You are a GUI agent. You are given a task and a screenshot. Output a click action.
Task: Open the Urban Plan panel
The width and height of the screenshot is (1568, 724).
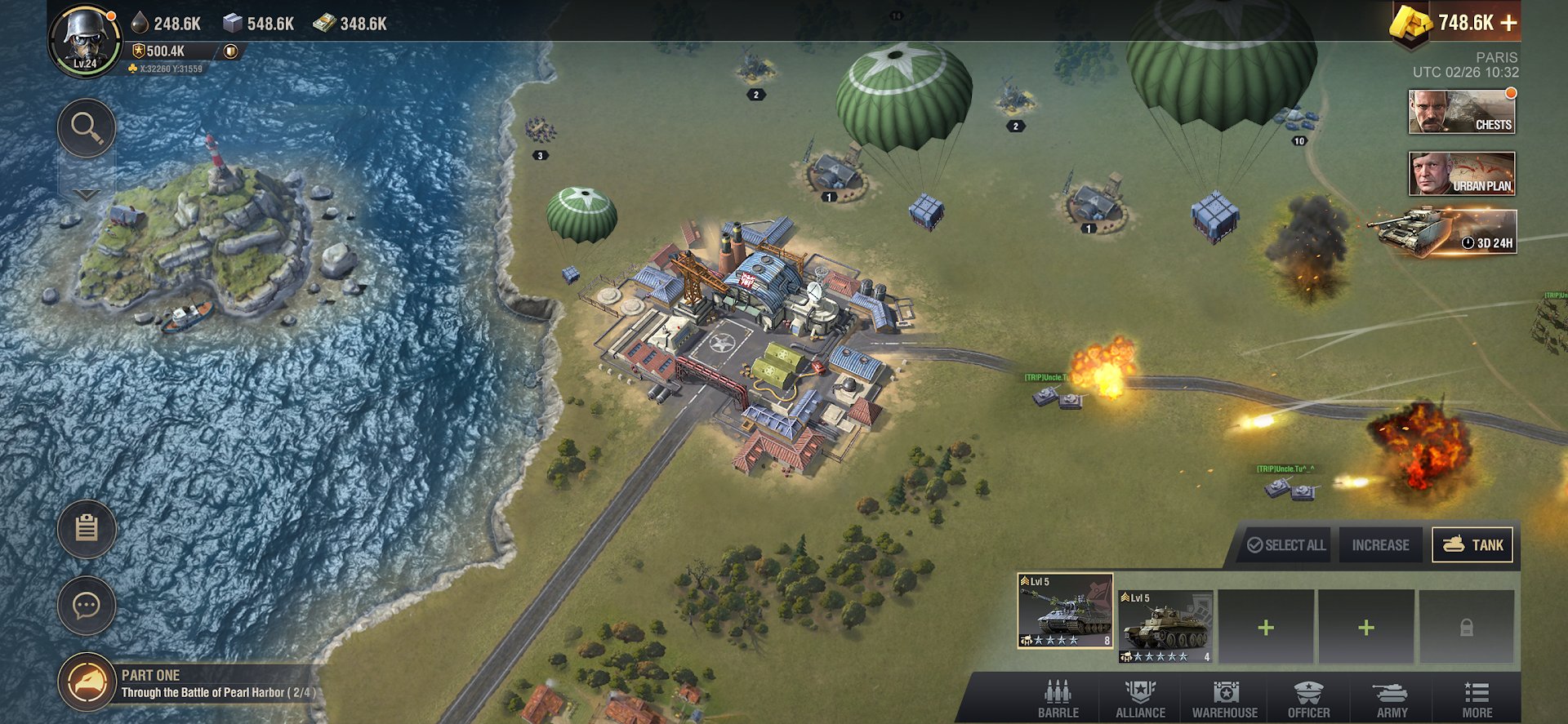click(x=1462, y=173)
